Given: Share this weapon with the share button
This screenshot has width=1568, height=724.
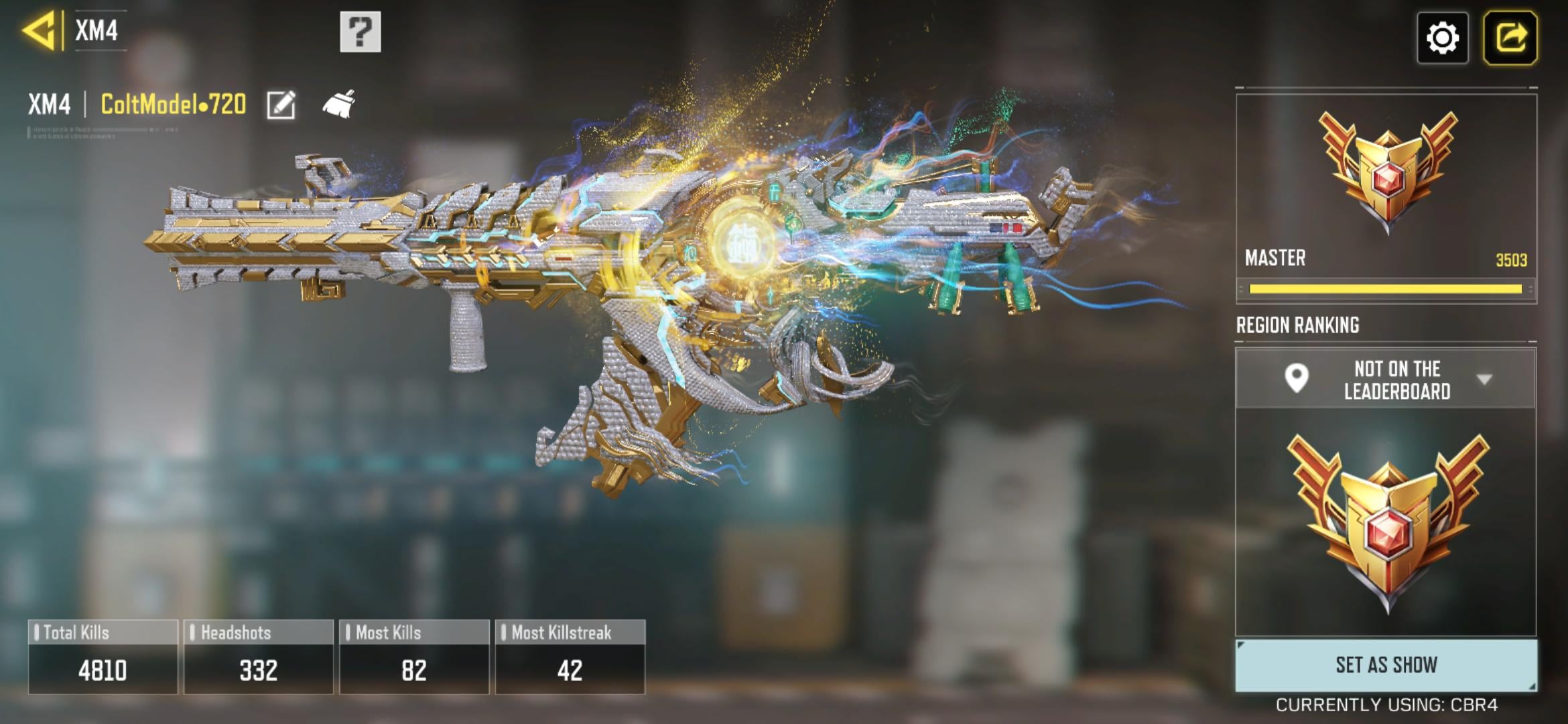Looking at the screenshot, I should point(1510,38).
